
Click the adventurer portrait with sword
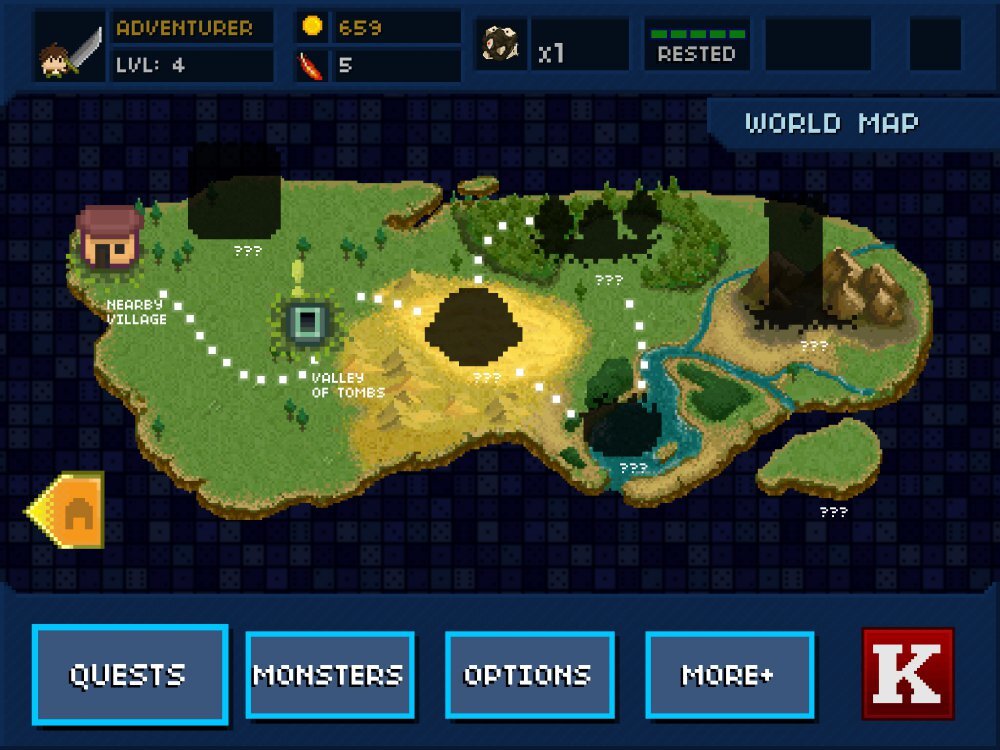pyautogui.click(x=70, y=47)
